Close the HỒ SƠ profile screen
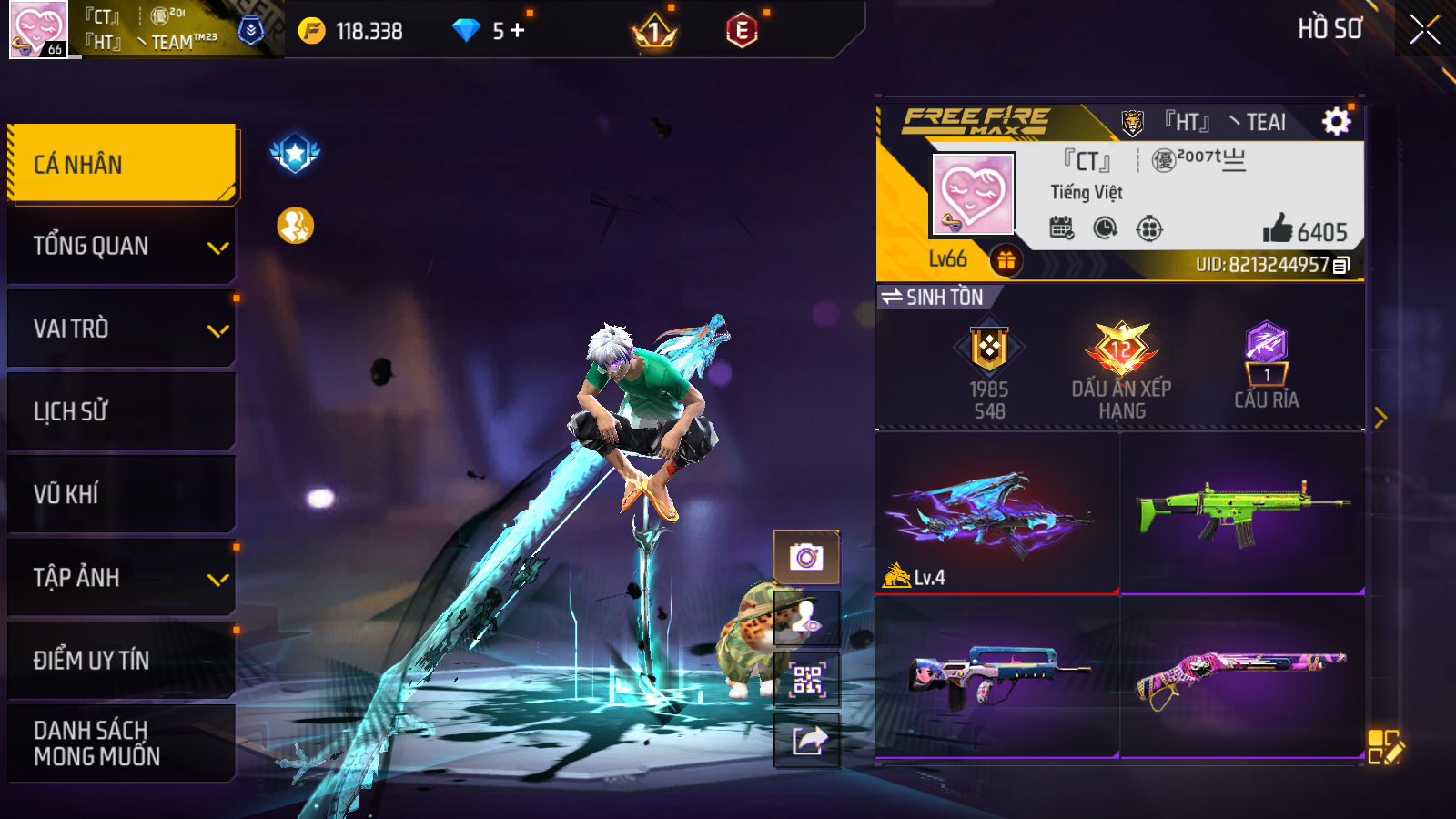Screen dimensions: 1456x819 point(1424,30)
